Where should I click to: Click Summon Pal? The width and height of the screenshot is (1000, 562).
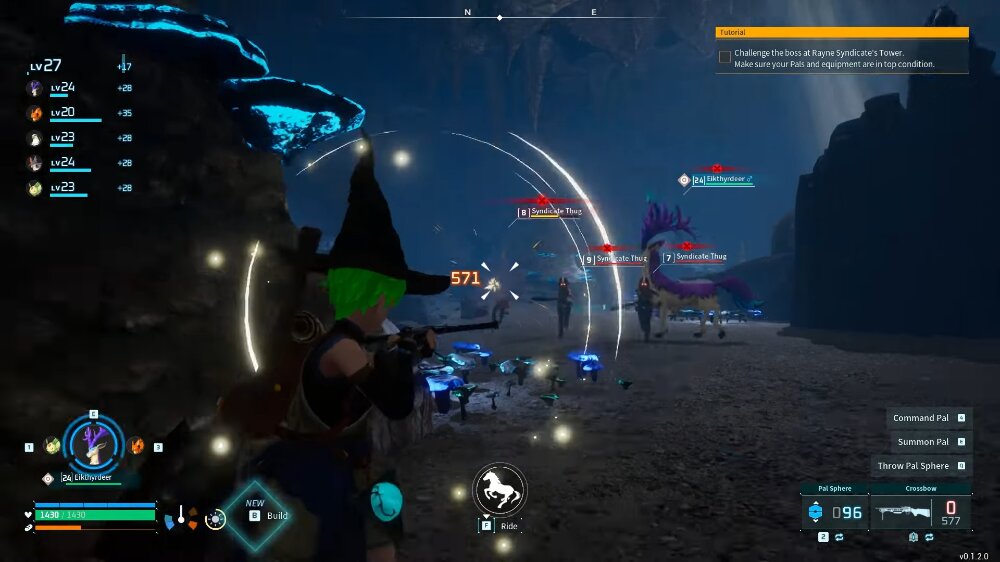[929, 441]
